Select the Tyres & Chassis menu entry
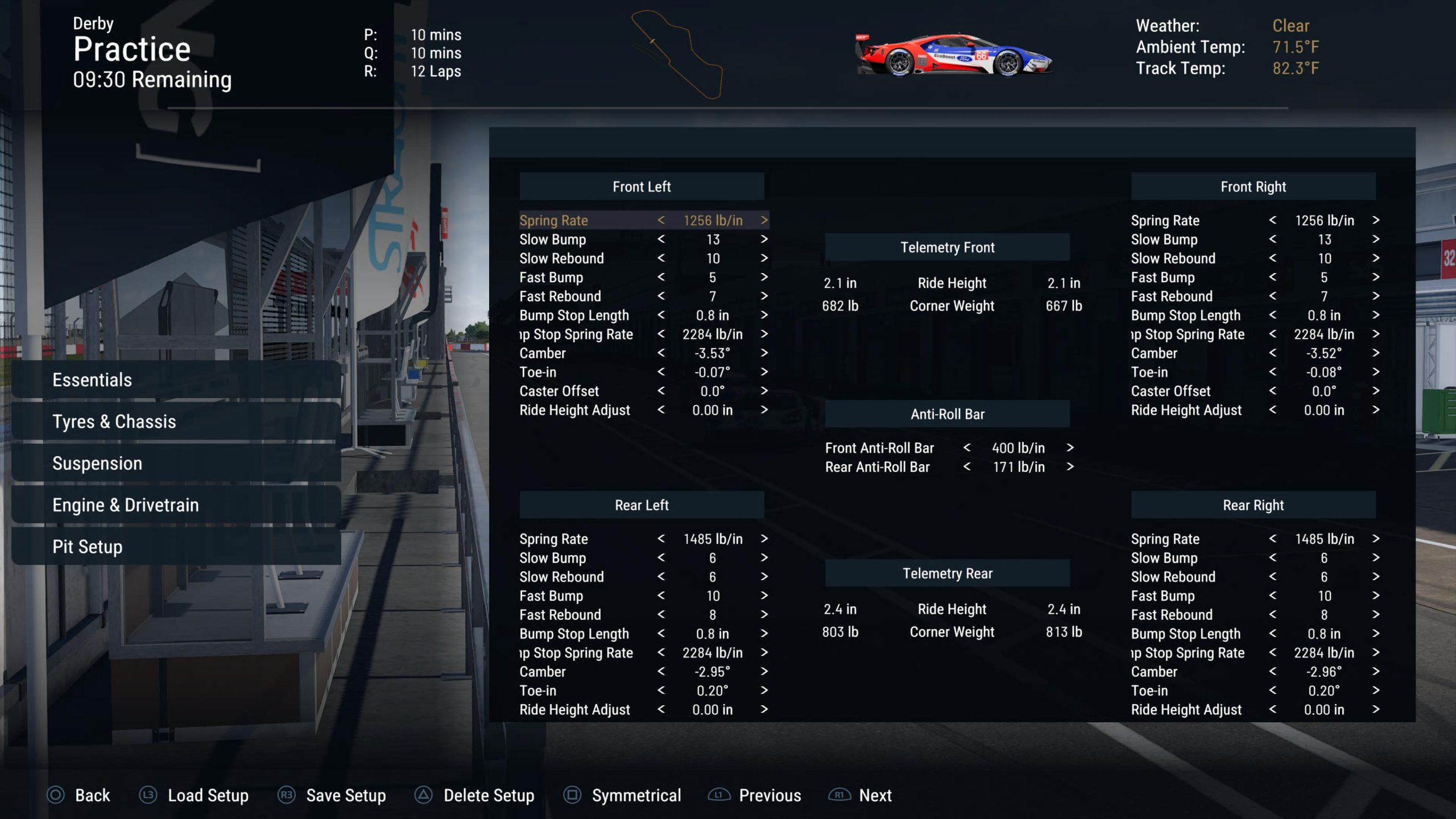The height and width of the screenshot is (819, 1456). pyautogui.click(x=176, y=421)
